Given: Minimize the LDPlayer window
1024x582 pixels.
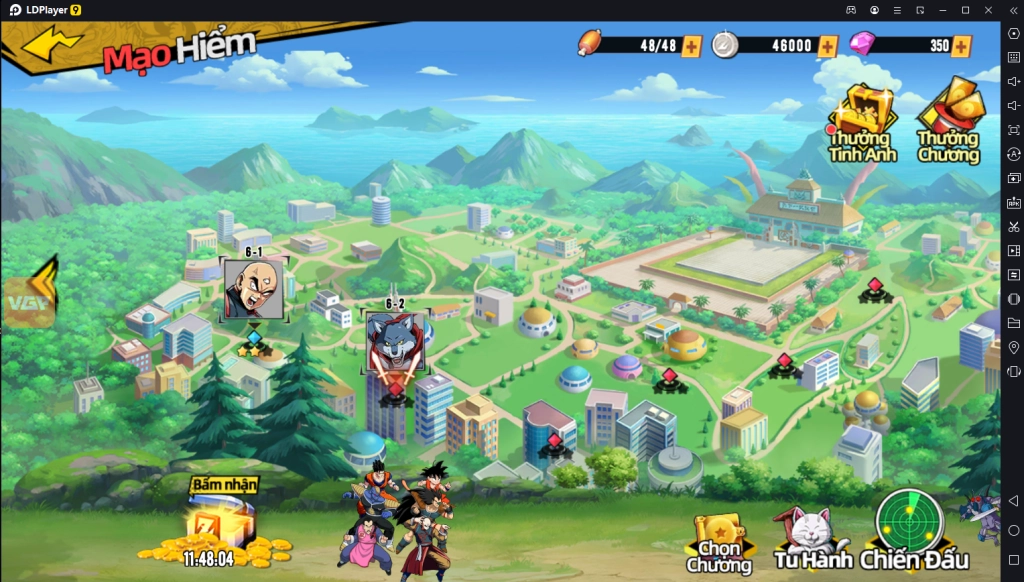Looking at the screenshot, I should point(942,9).
